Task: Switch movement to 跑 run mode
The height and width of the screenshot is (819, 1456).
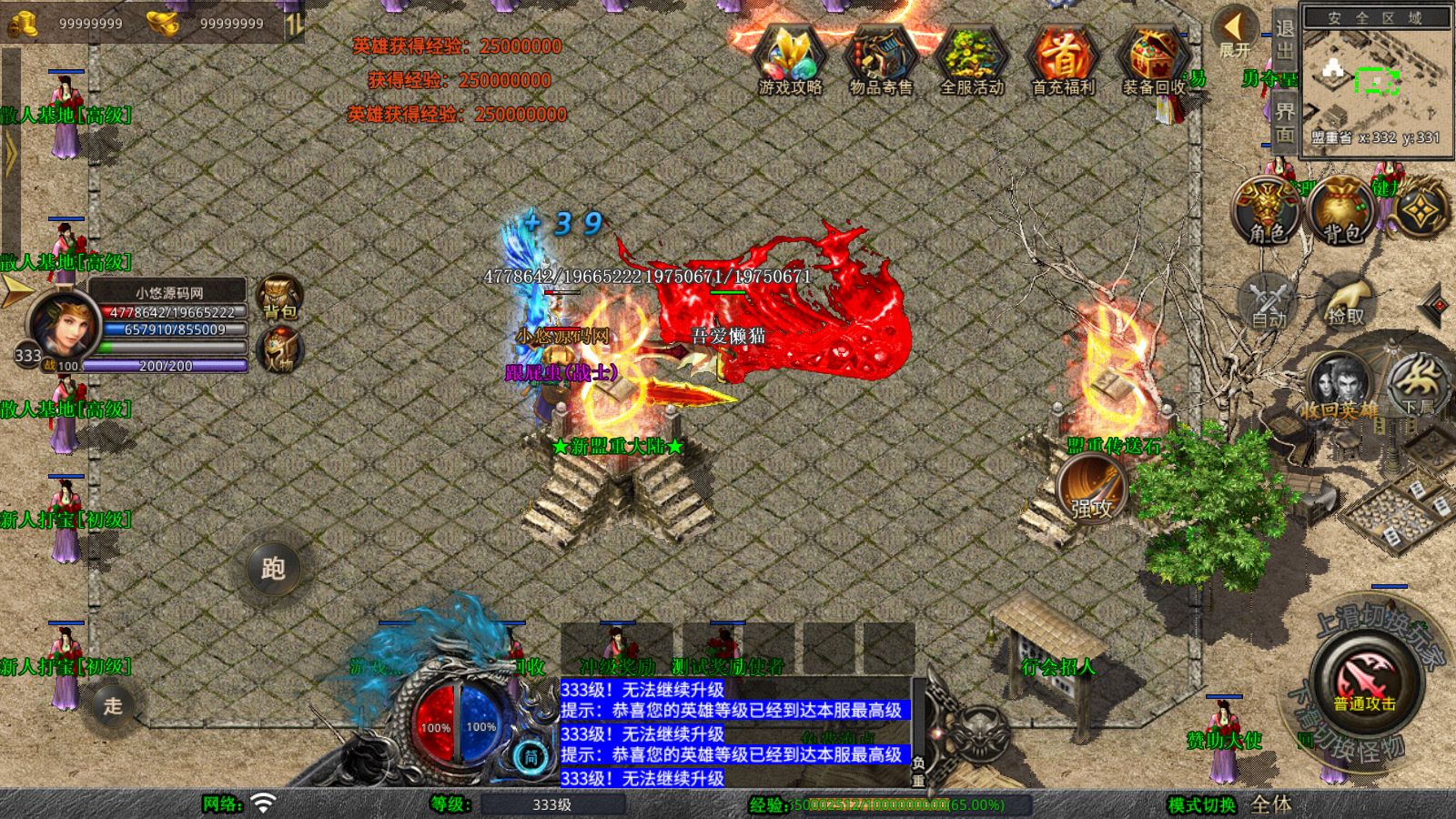Action: point(273,568)
